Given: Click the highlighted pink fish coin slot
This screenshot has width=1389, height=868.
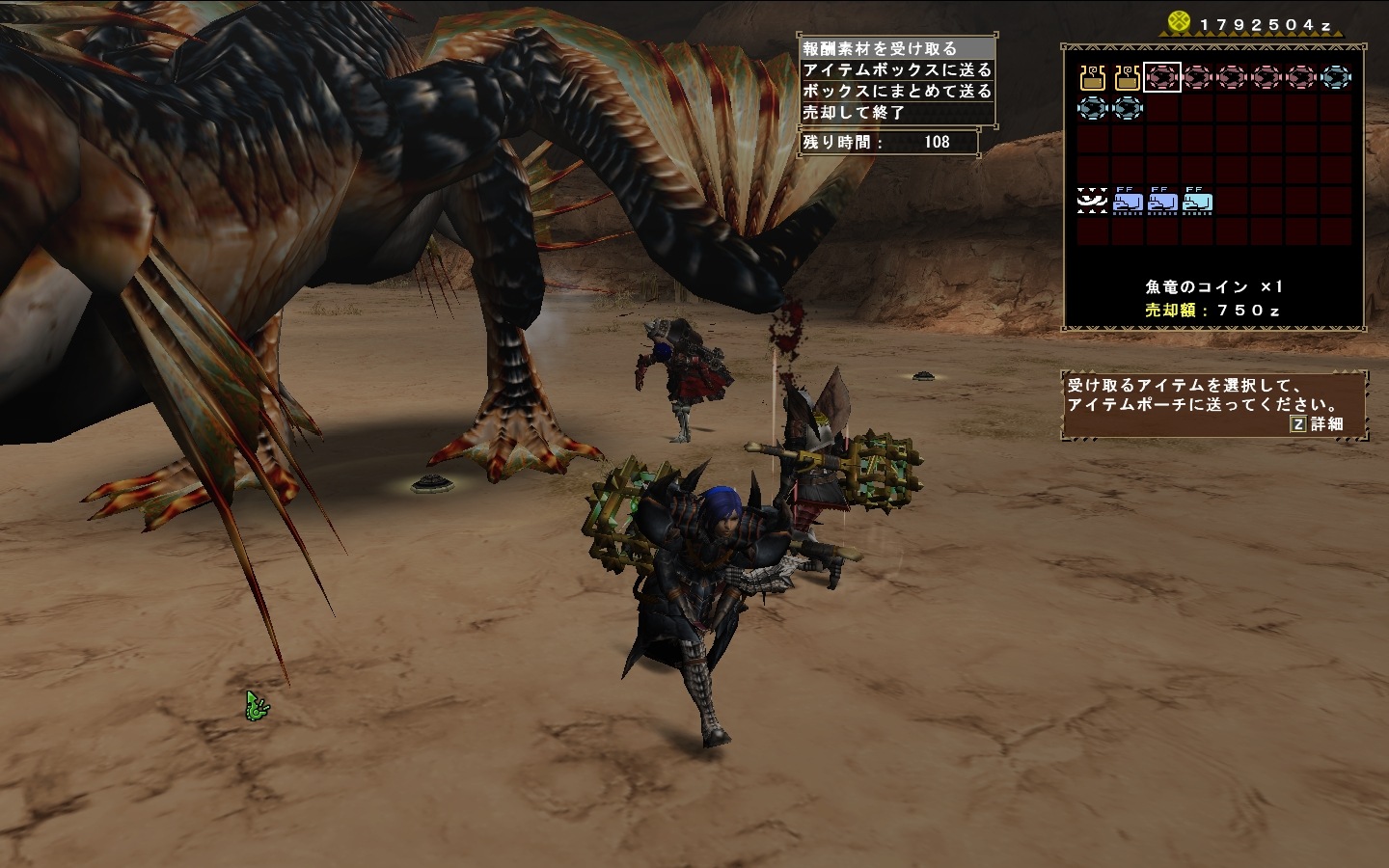Looking at the screenshot, I should pyautogui.click(x=1162, y=77).
